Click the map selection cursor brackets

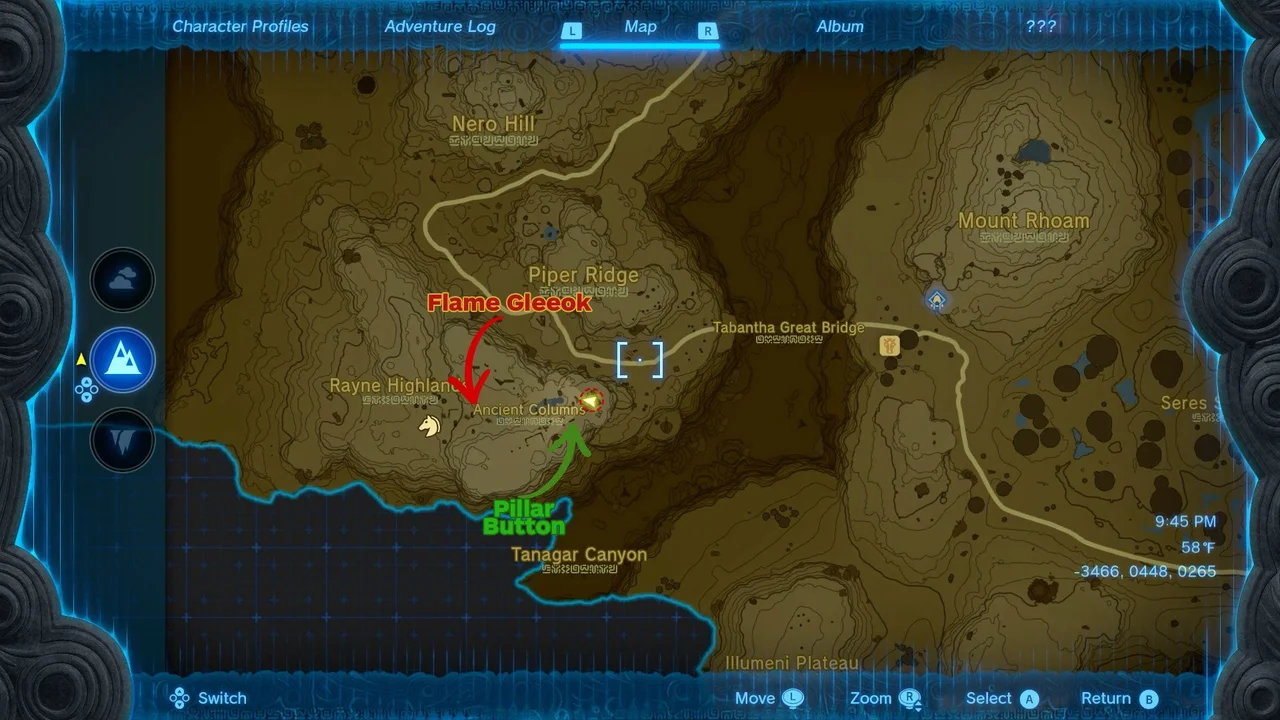click(639, 360)
